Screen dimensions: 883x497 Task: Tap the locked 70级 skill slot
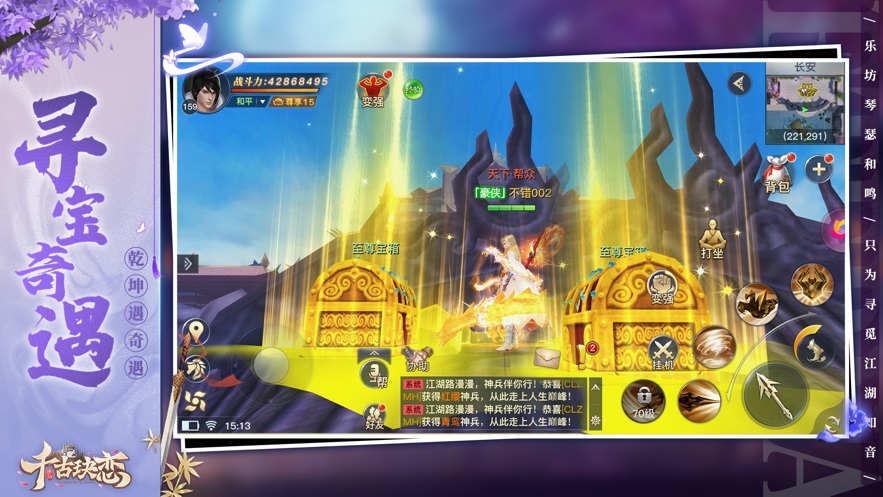pyautogui.click(x=643, y=399)
